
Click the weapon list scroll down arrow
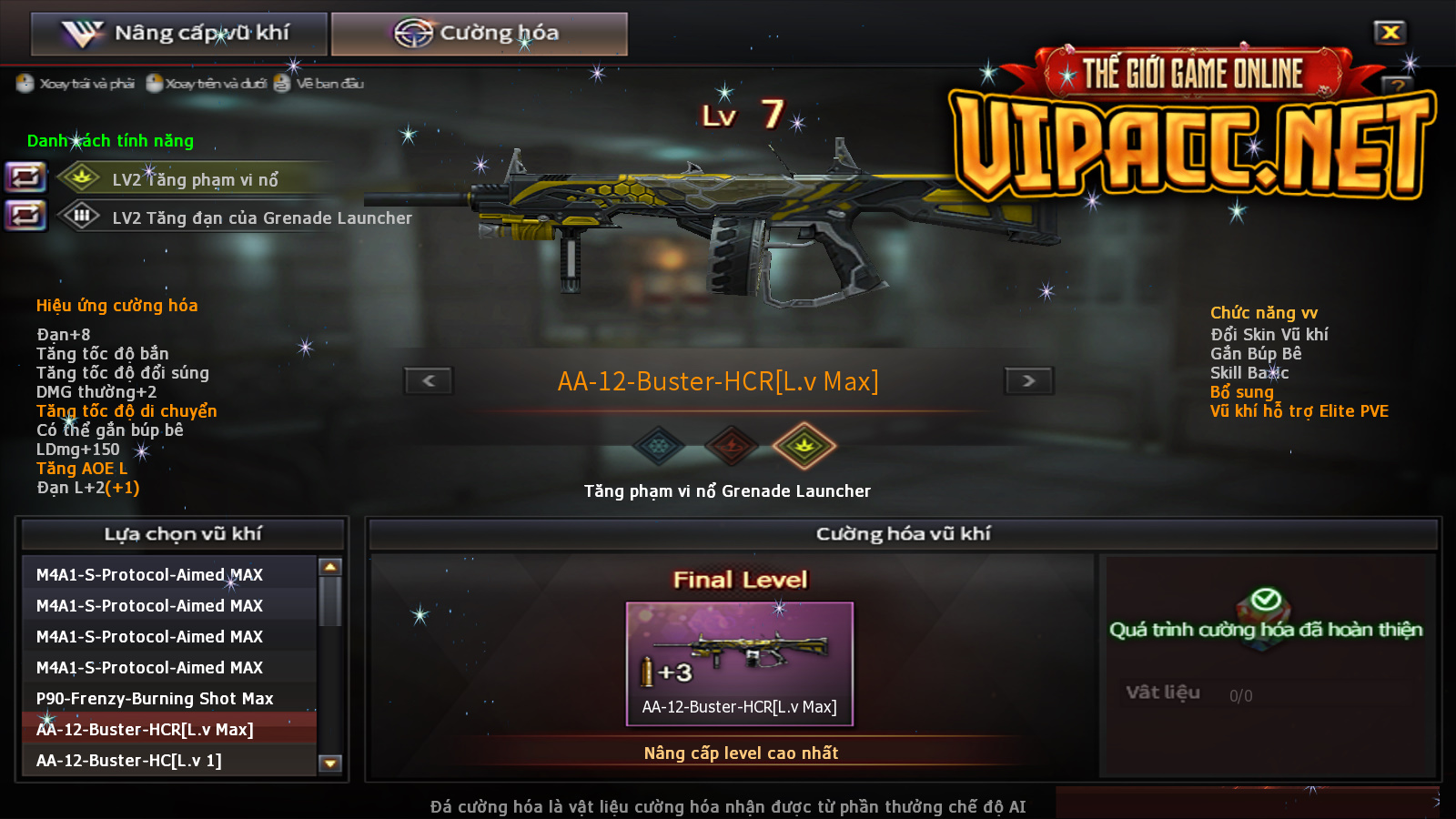(x=330, y=763)
